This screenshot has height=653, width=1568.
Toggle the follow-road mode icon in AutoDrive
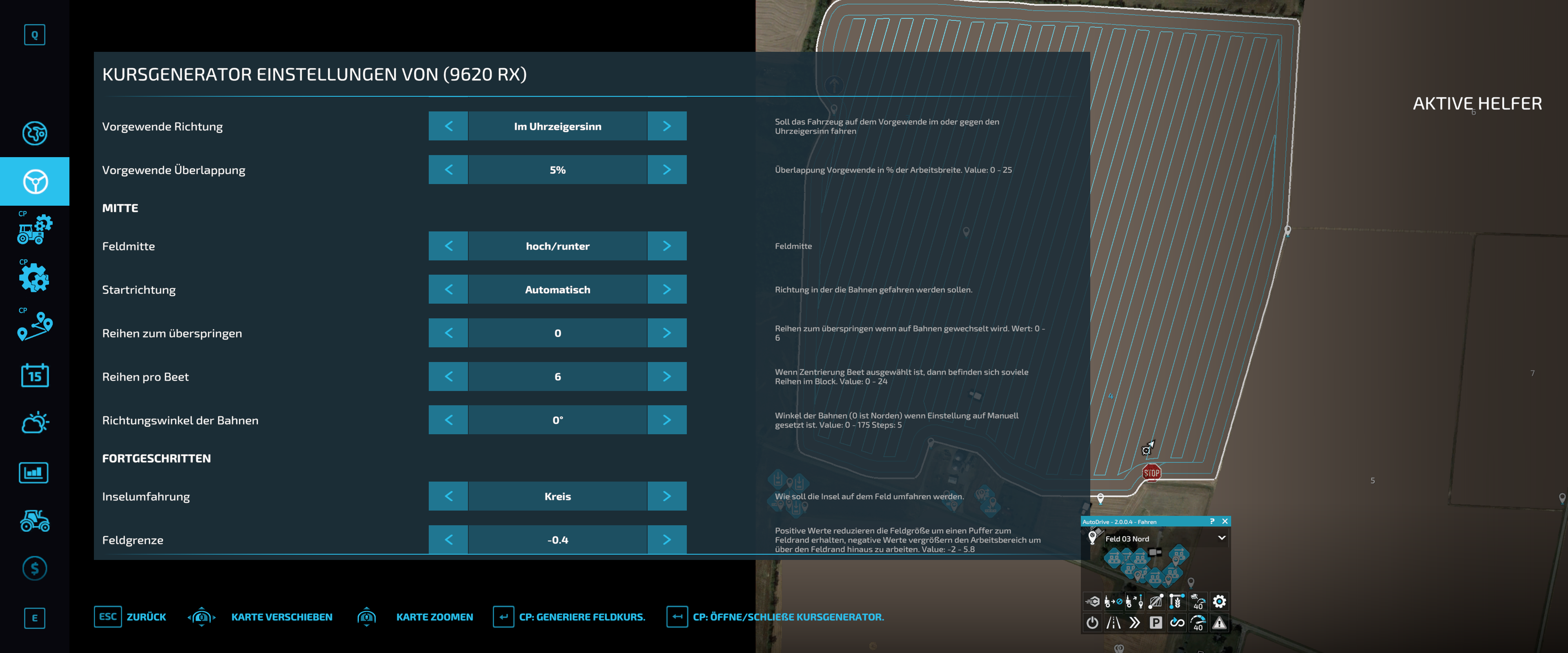coord(1114,622)
